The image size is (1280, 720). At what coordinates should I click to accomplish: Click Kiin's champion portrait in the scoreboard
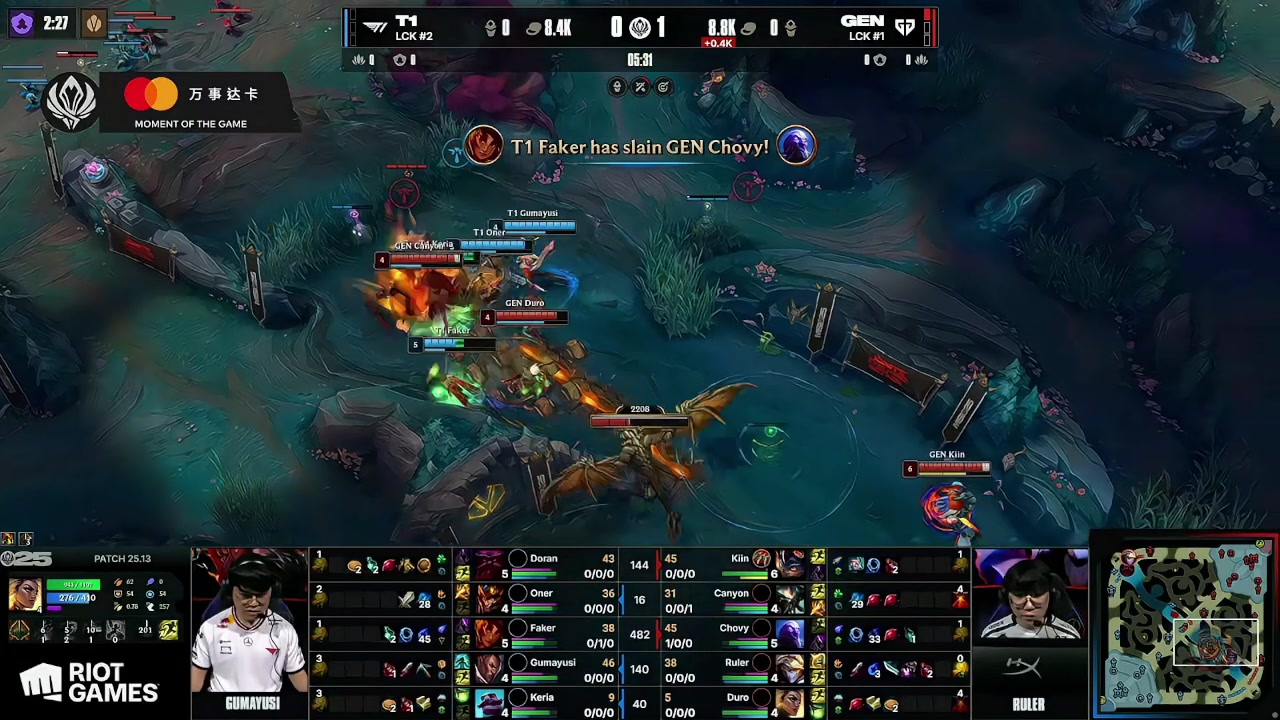pyautogui.click(x=789, y=565)
